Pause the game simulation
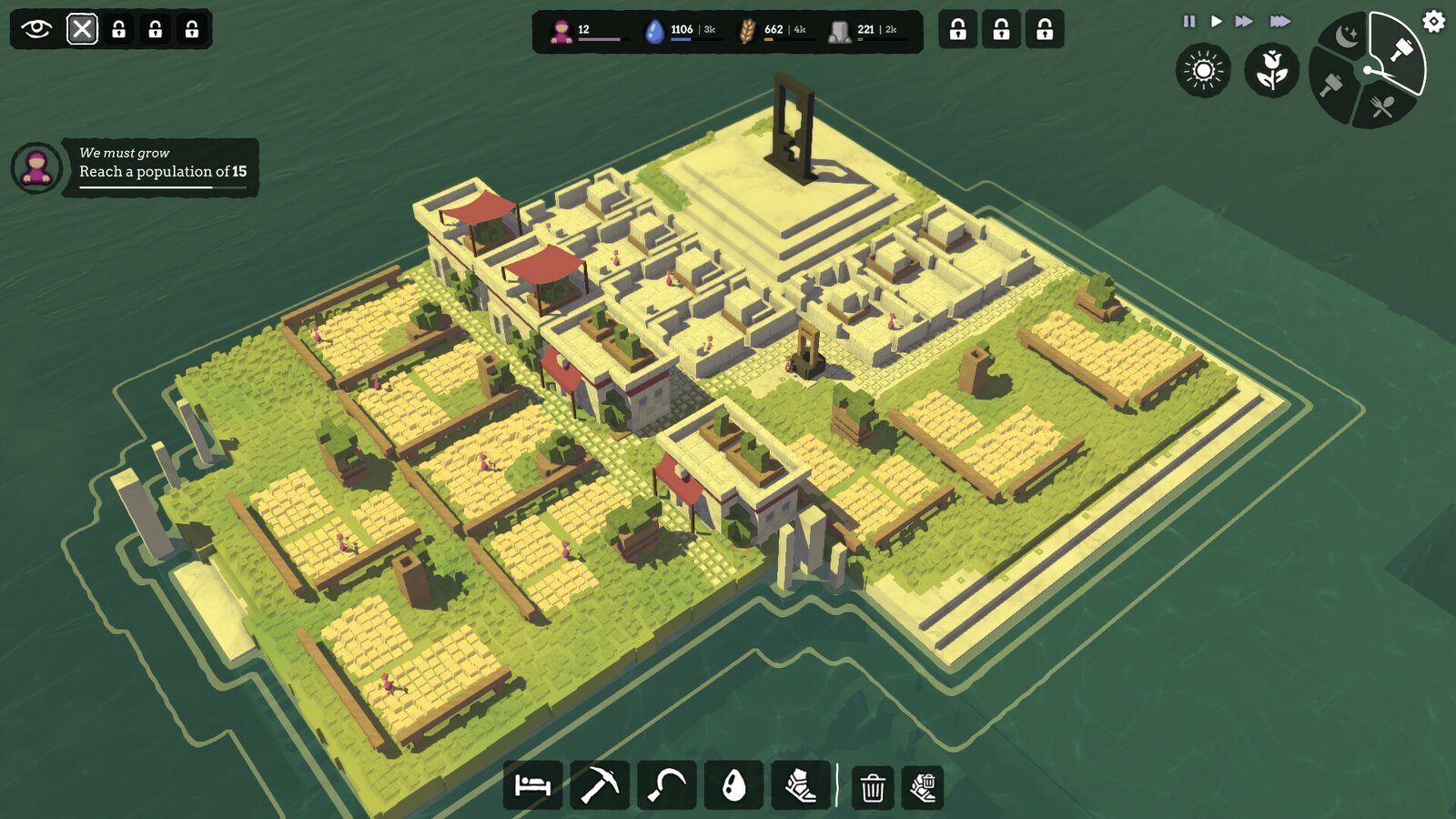This screenshot has width=1456, height=819. [1188, 21]
